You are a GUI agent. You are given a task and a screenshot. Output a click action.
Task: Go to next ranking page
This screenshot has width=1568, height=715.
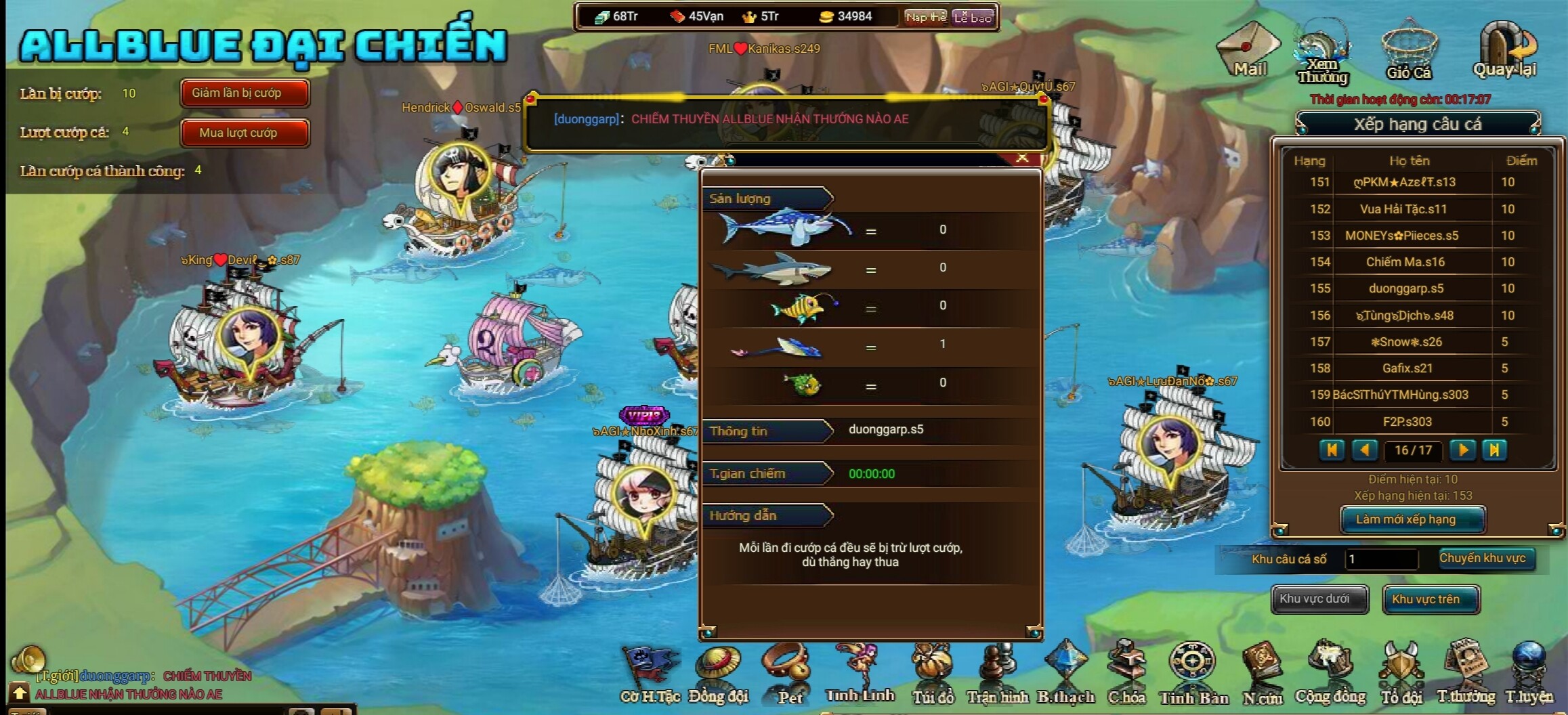(1462, 450)
